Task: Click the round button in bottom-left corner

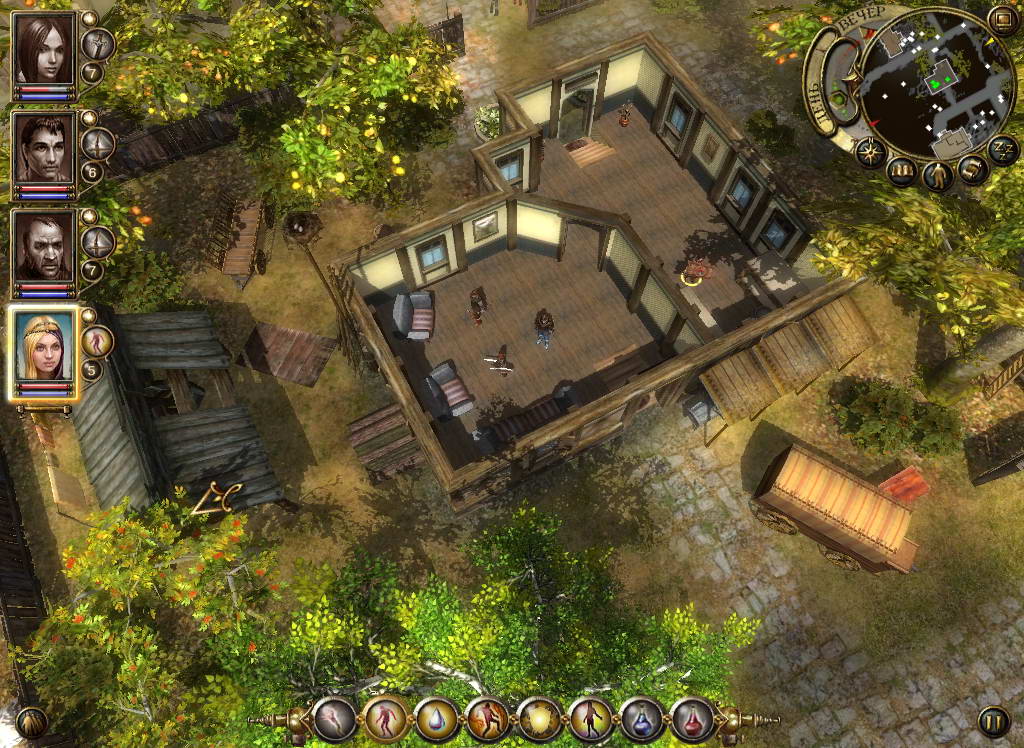Action: [31, 722]
